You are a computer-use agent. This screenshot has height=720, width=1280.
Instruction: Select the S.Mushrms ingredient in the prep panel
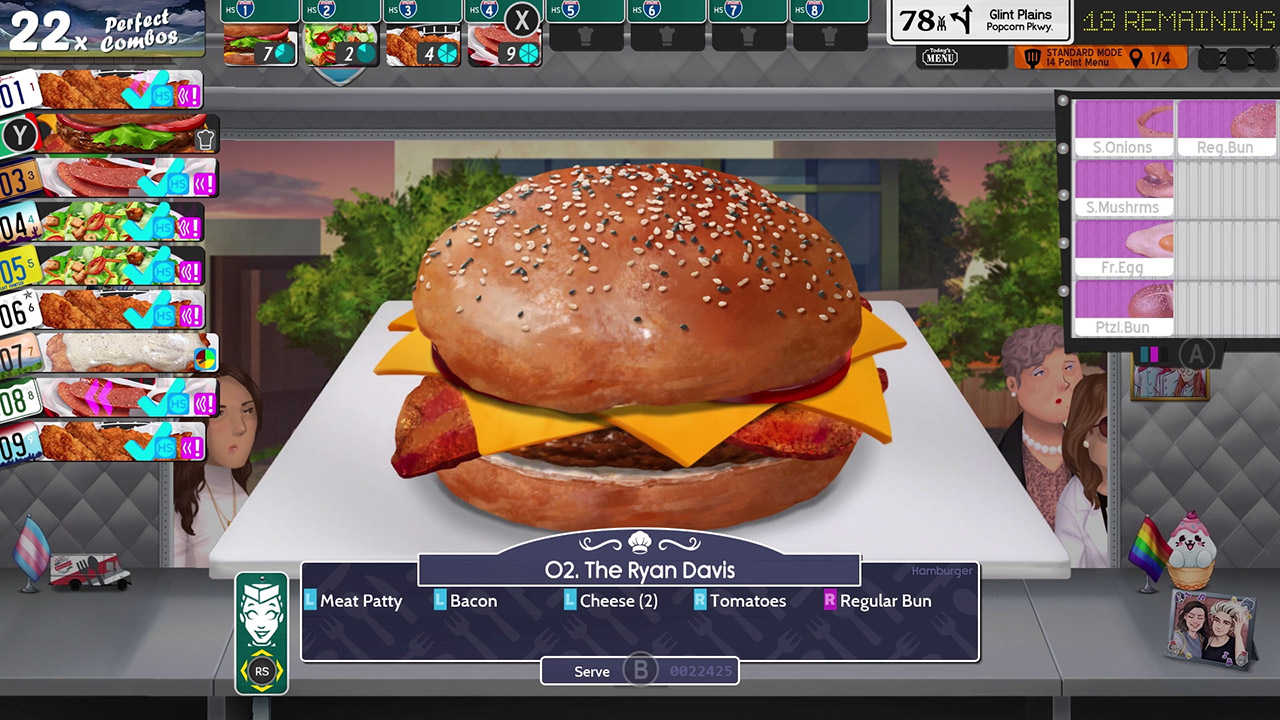[1124, 185]
